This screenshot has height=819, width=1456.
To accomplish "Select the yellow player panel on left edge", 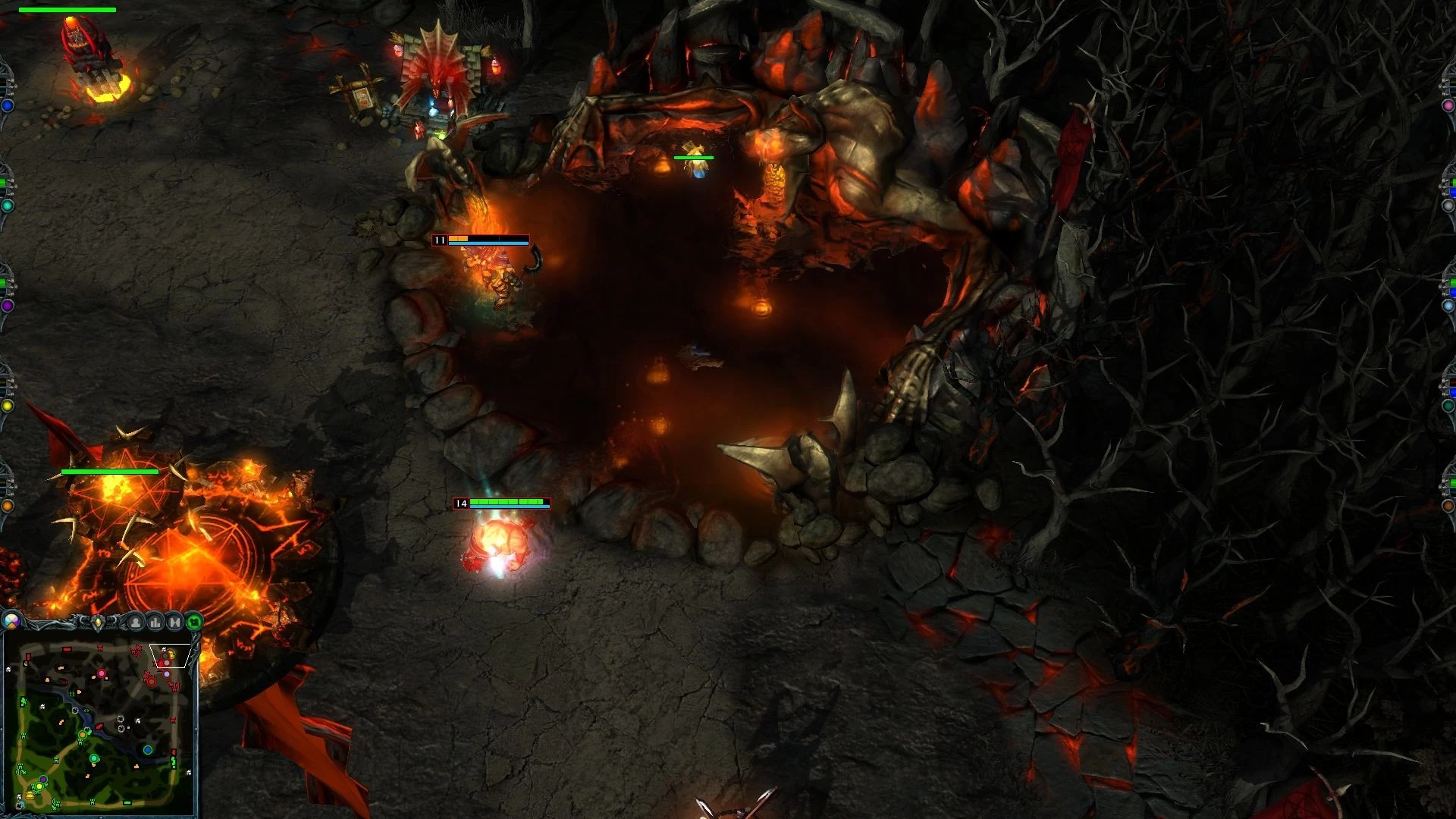I will (x=6, y=406).
